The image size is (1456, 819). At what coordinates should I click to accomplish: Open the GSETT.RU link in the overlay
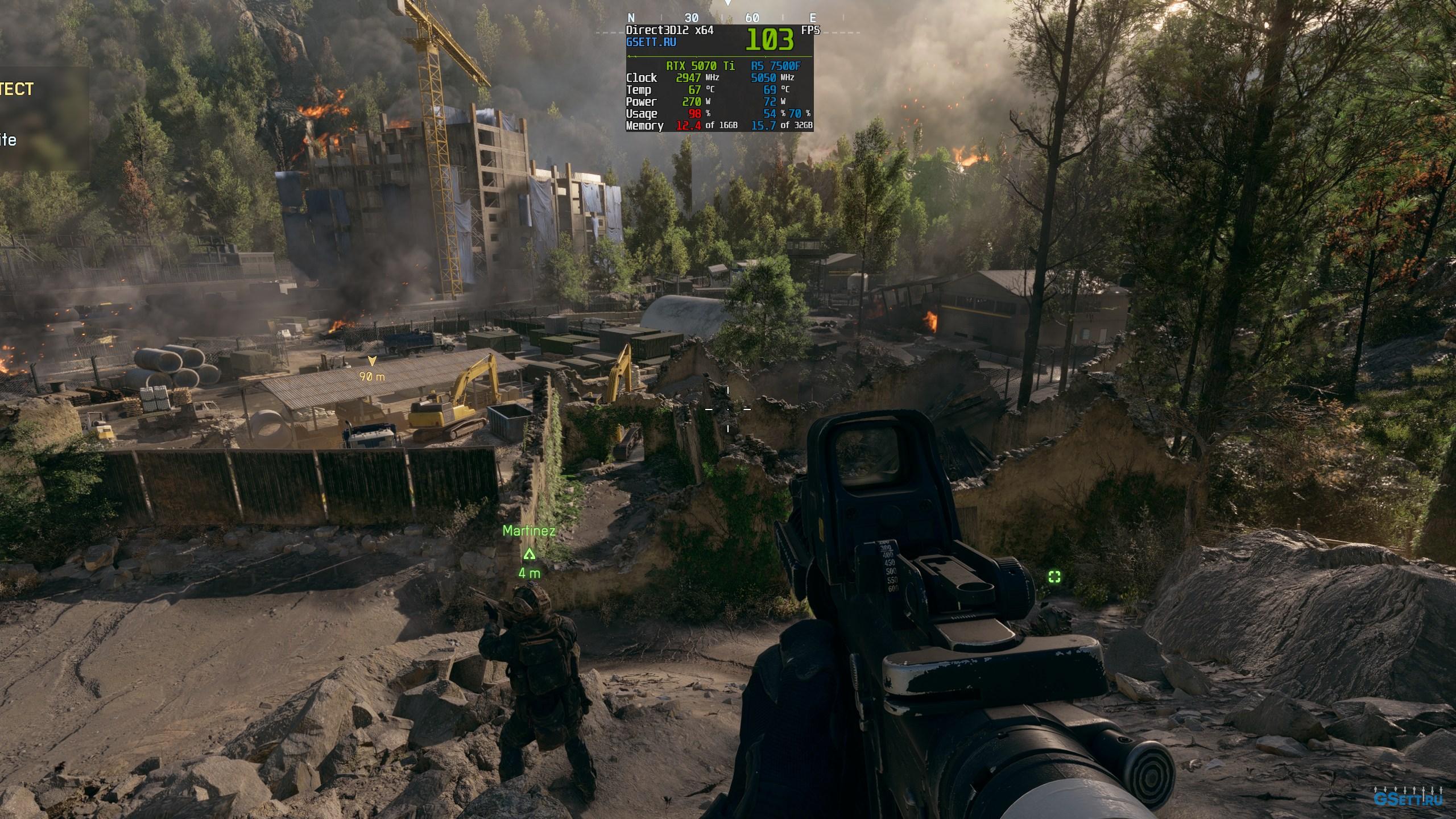[x=651, y=42]
